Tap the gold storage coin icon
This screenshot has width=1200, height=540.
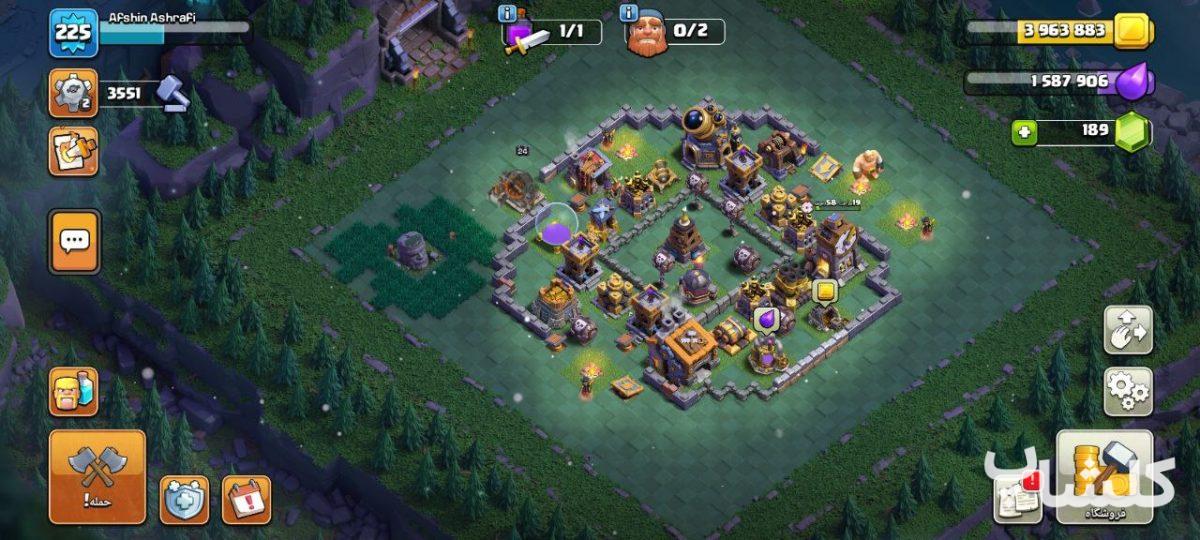tap(1132, 31)
